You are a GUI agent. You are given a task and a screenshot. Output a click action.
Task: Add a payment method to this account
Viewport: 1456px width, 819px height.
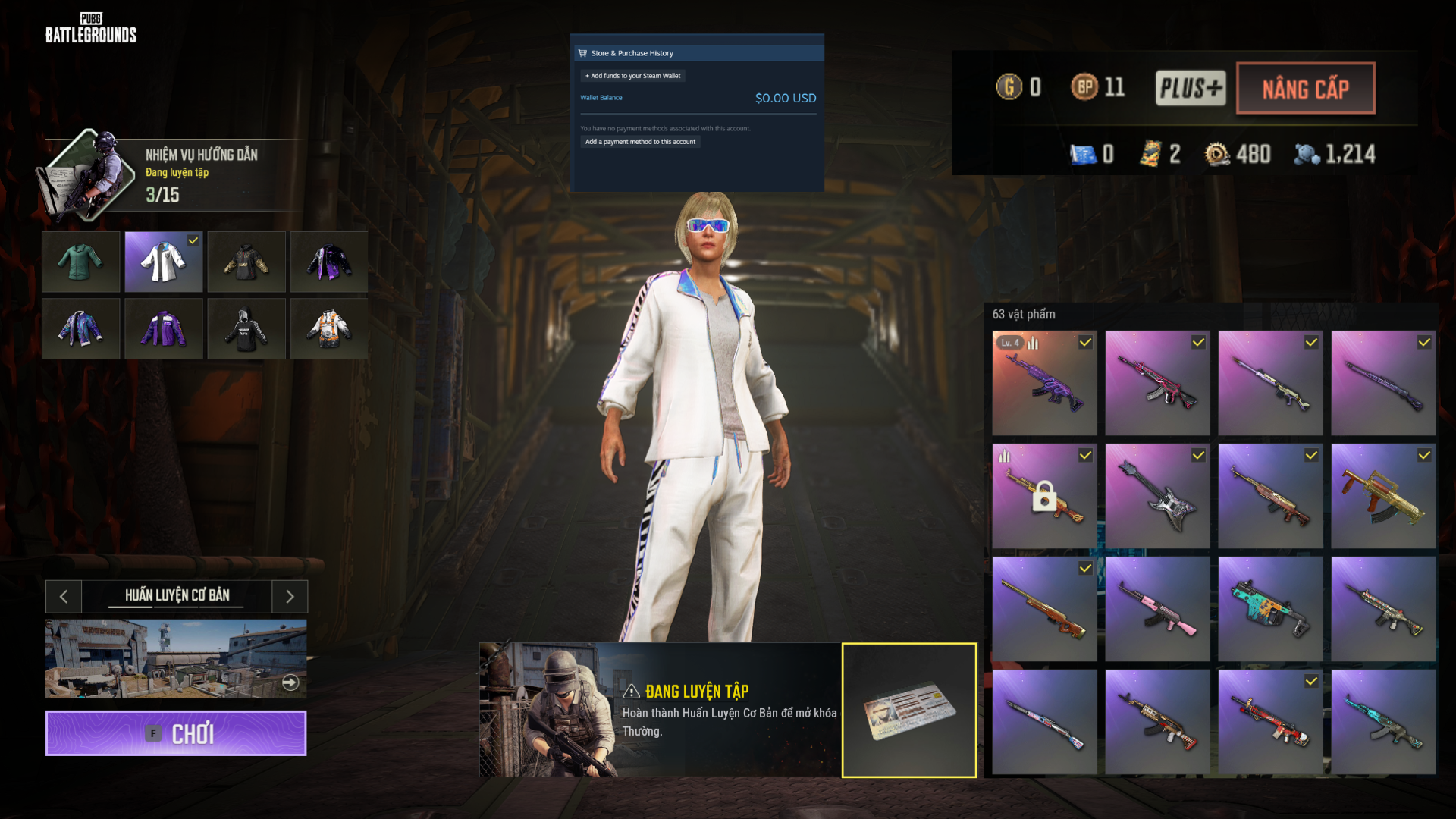(x=640, y=142)
